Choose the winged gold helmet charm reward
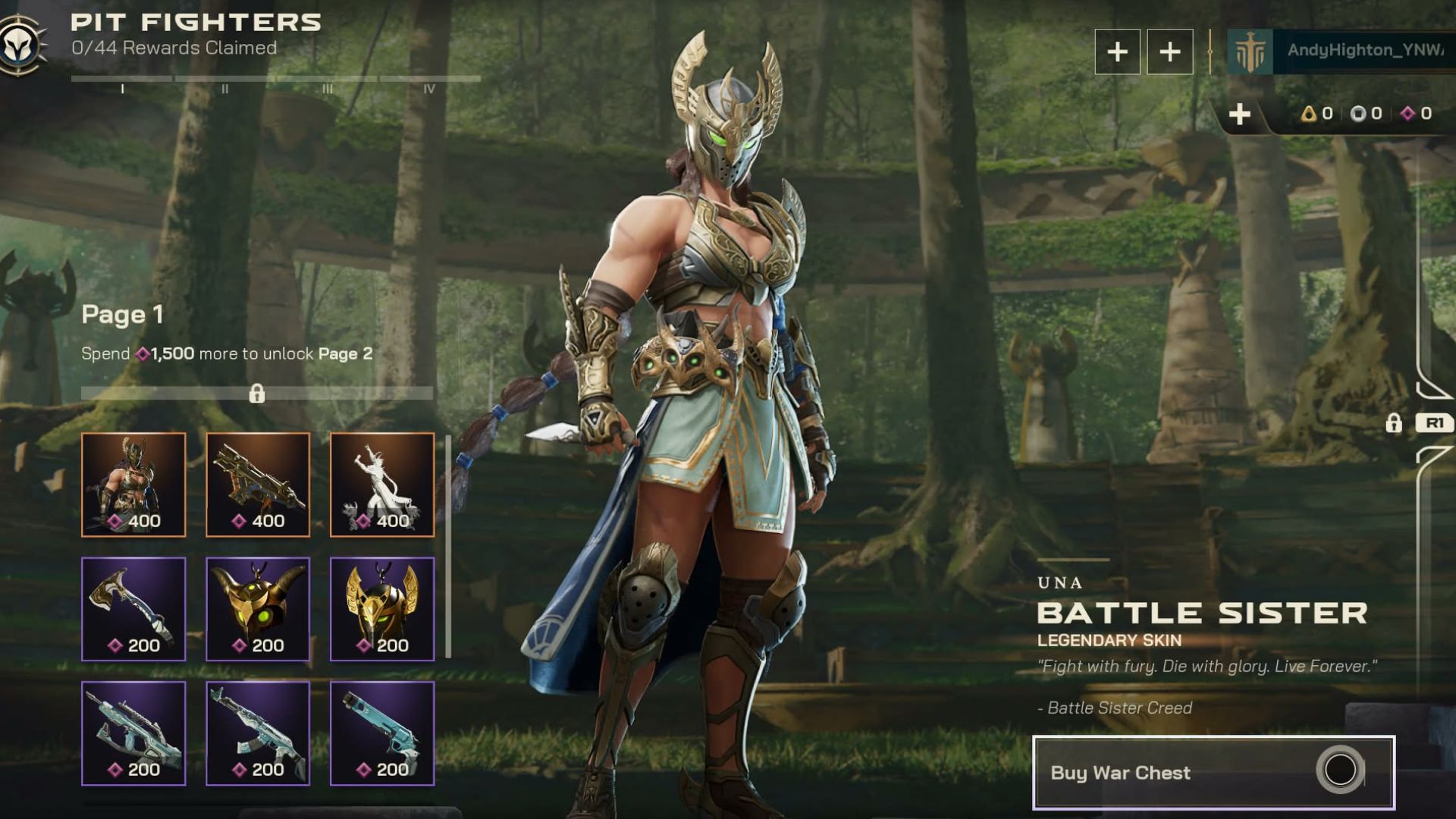Image resolution: width=1456 pixels, height=819 pixels. pos(382,609)
